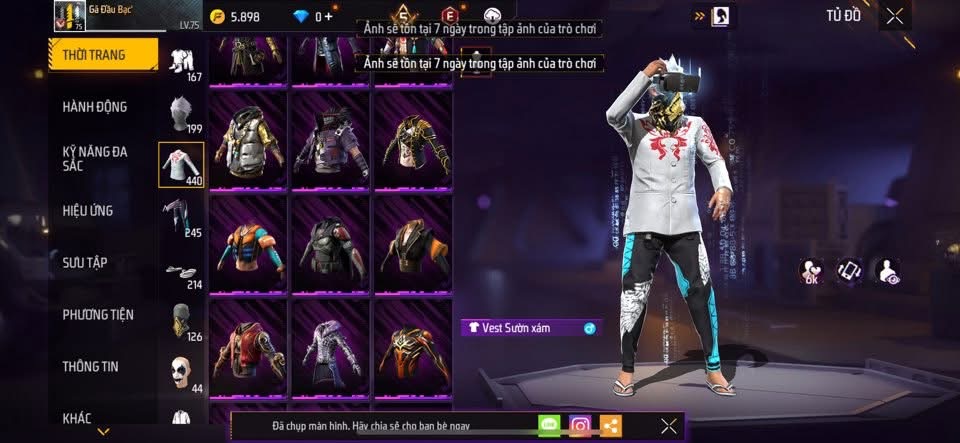960x443 pixels.
Task: Select the shoes subcategory with 214 items
Action: point(181,272)
